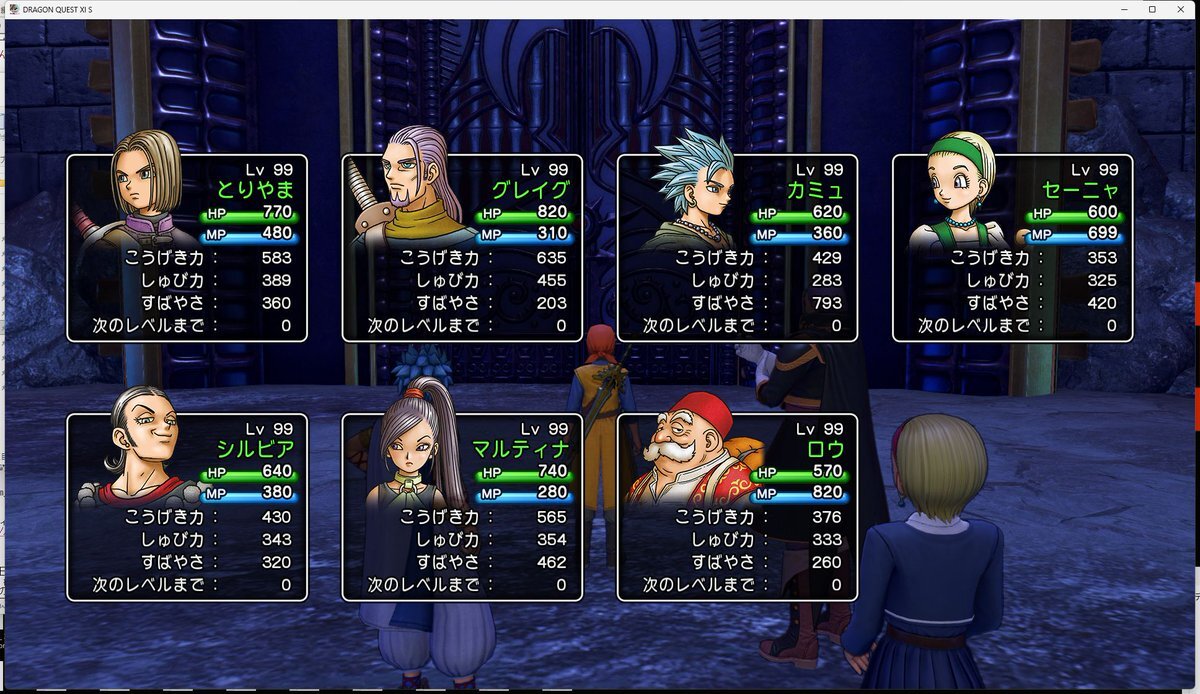
Task: Open セーニャ's status panel
Action: tap(1012, 248)
